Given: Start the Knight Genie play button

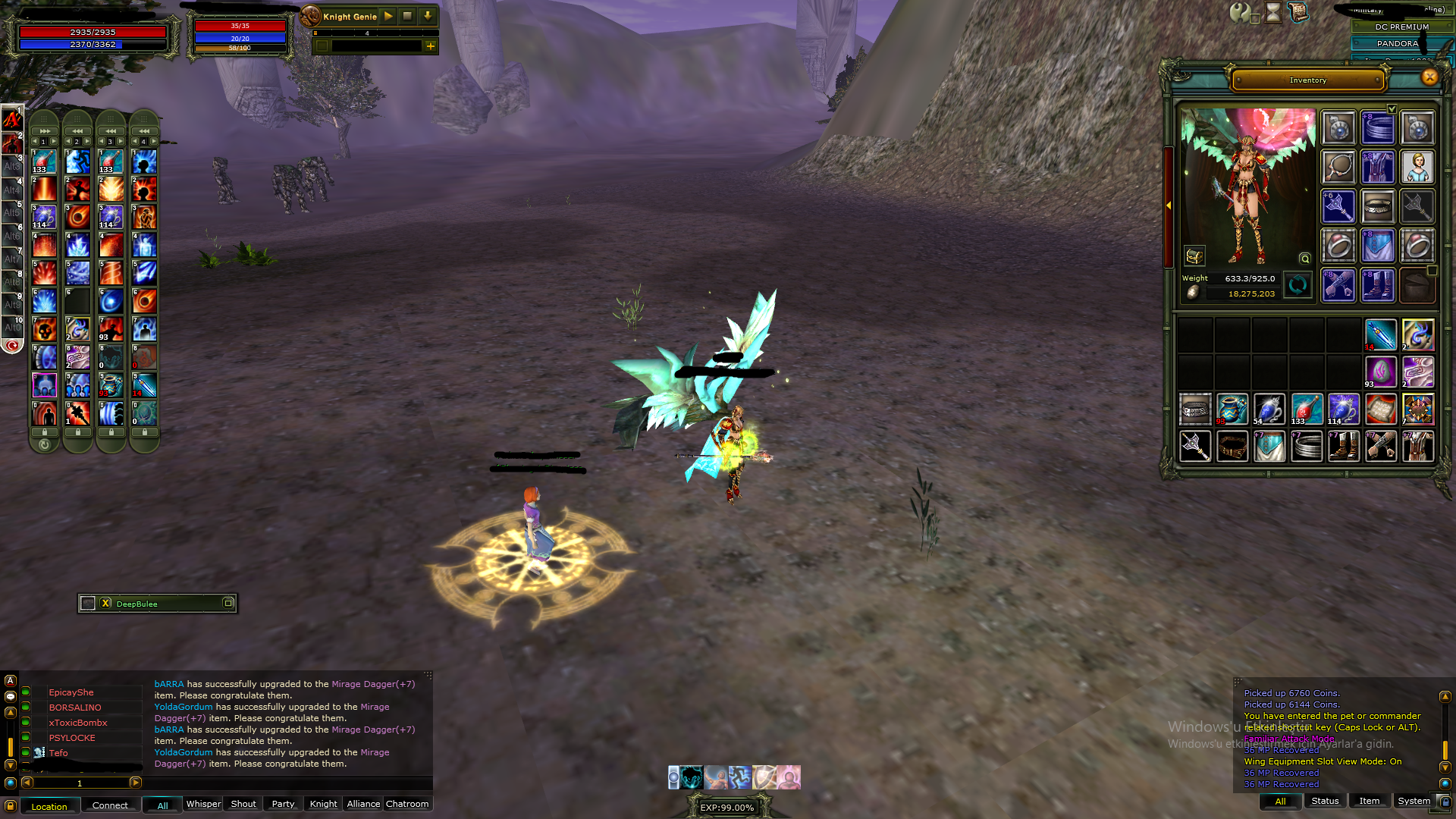Looking at the screenshot, I should (x=388, y=16).
